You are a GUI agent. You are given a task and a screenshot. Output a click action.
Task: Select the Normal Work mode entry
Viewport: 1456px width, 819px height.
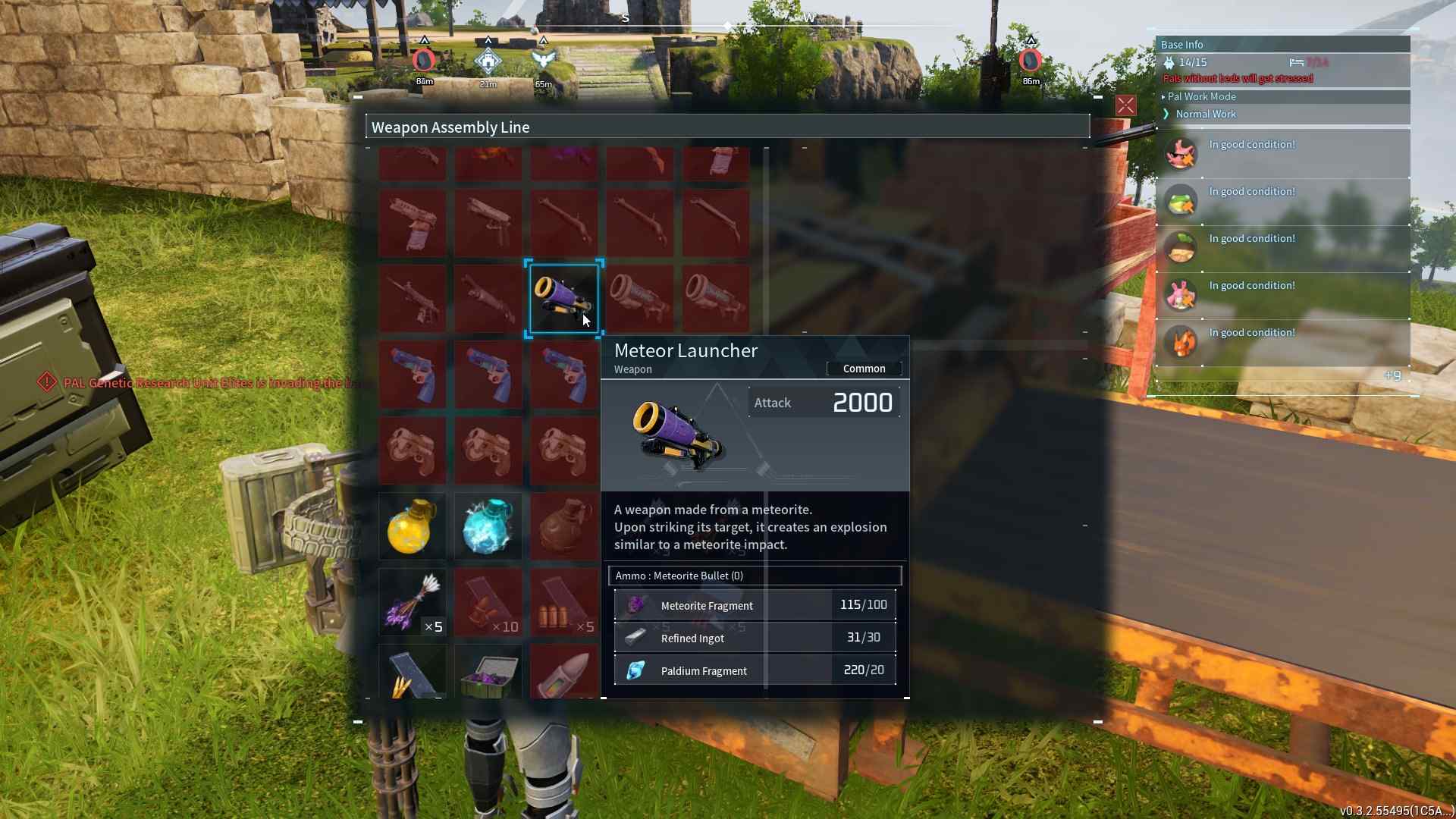[1206, 114]
